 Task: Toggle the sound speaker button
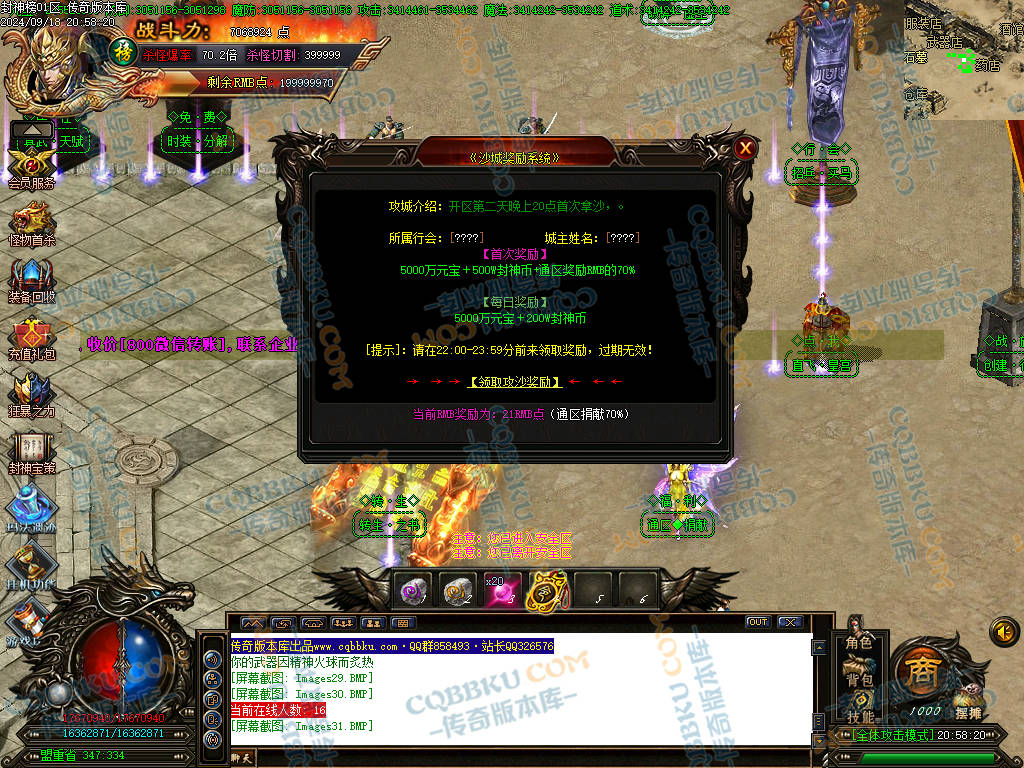1003,631
